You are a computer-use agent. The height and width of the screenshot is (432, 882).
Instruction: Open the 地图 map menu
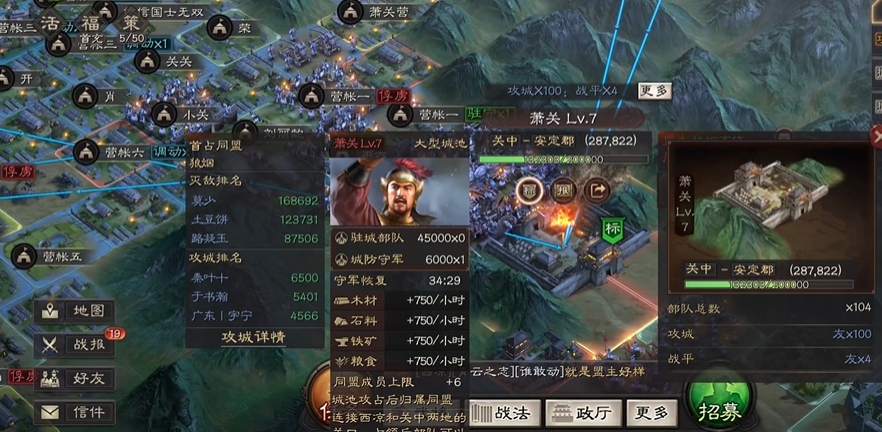75,312
